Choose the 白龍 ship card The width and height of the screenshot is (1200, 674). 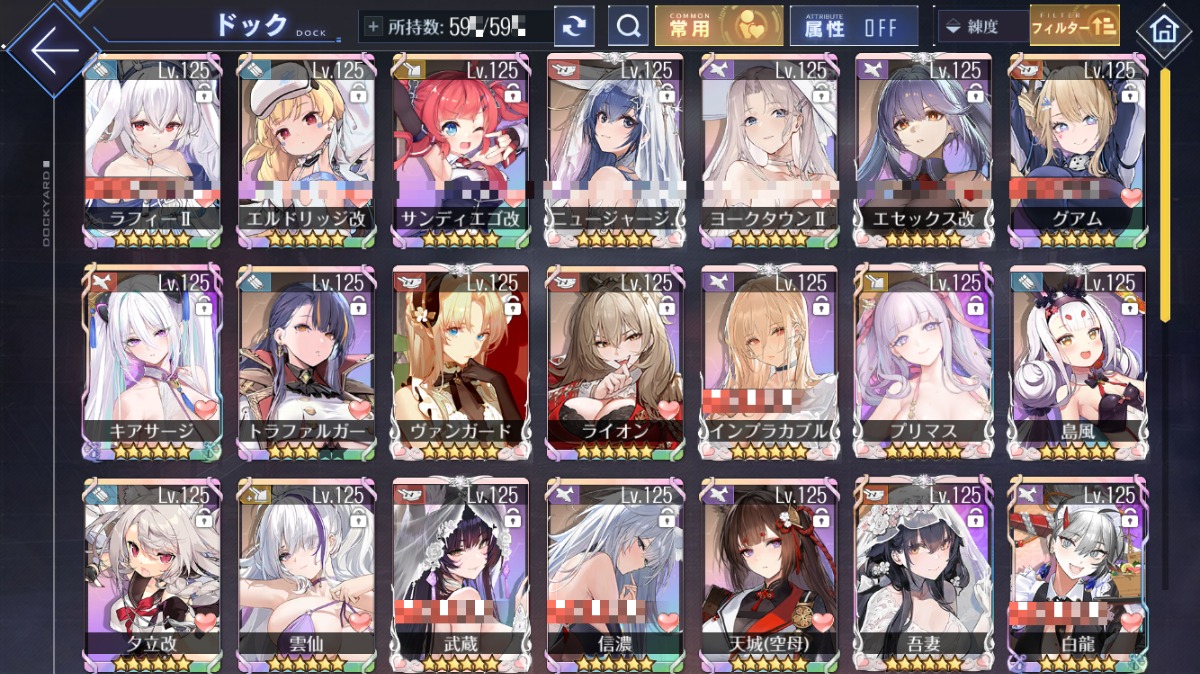click(x=1077, y=570)
